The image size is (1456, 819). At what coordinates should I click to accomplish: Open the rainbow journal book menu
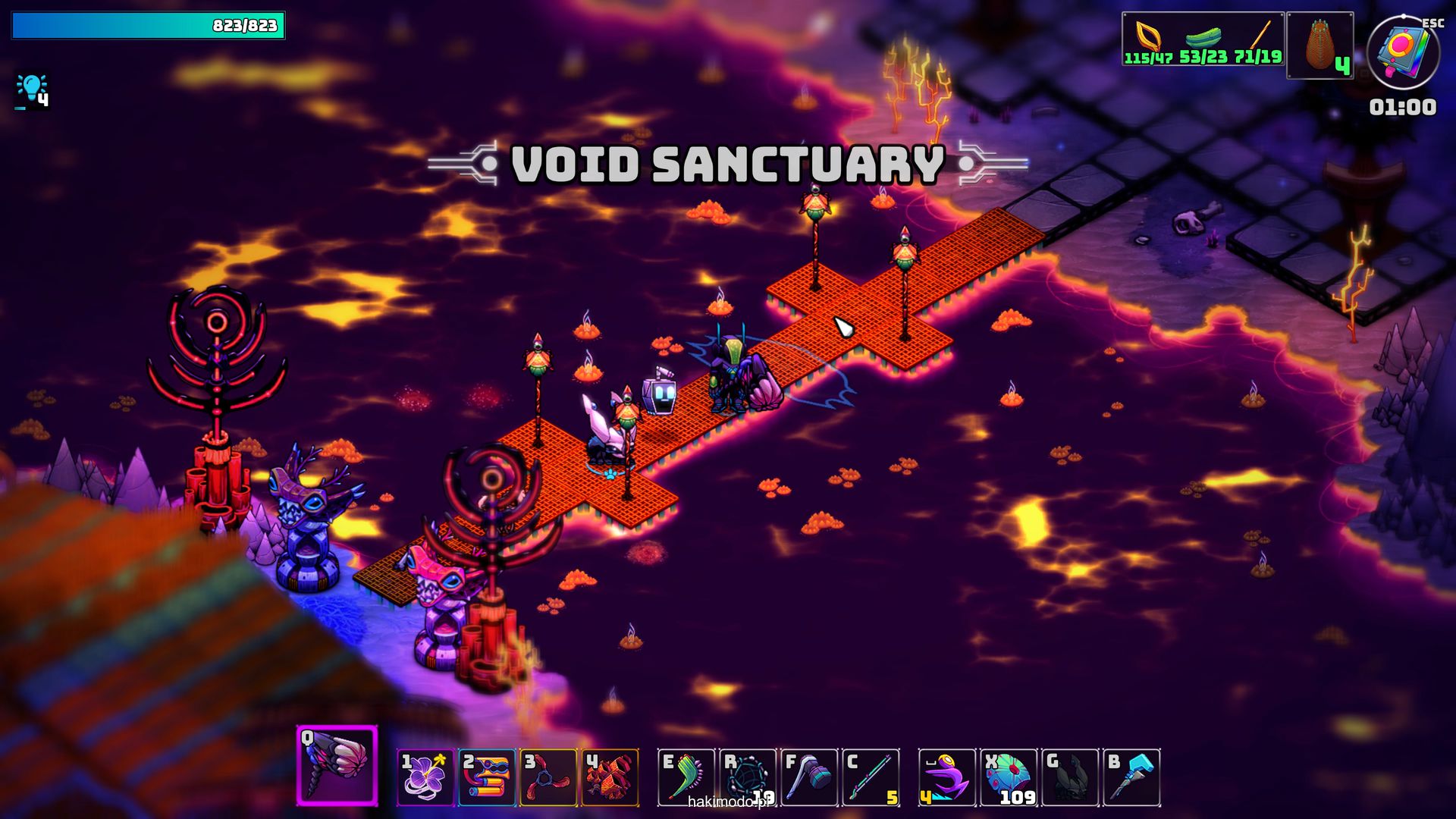click(x=1402, y=53)
